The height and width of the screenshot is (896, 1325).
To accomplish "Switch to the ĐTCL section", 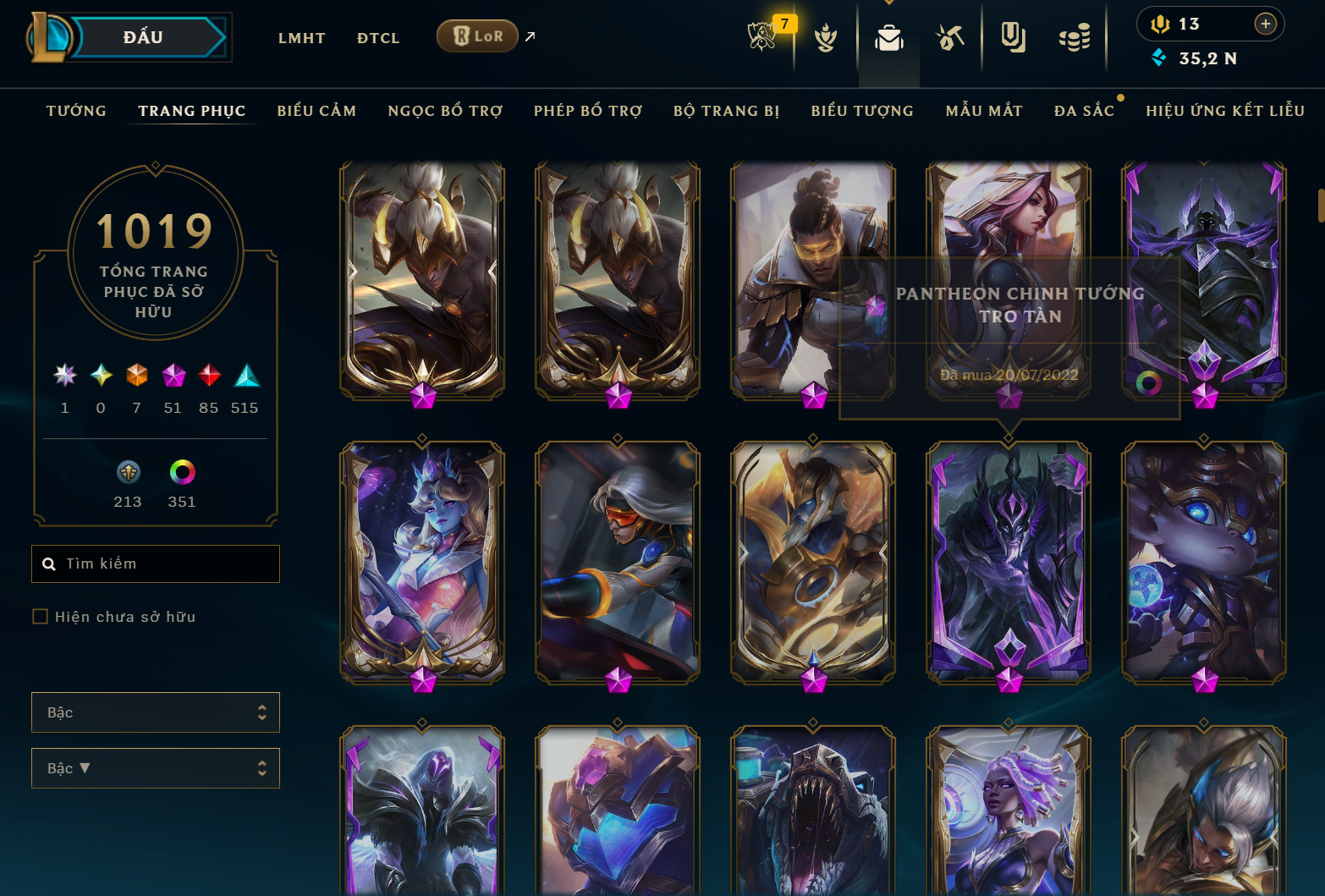I will 377,38.
